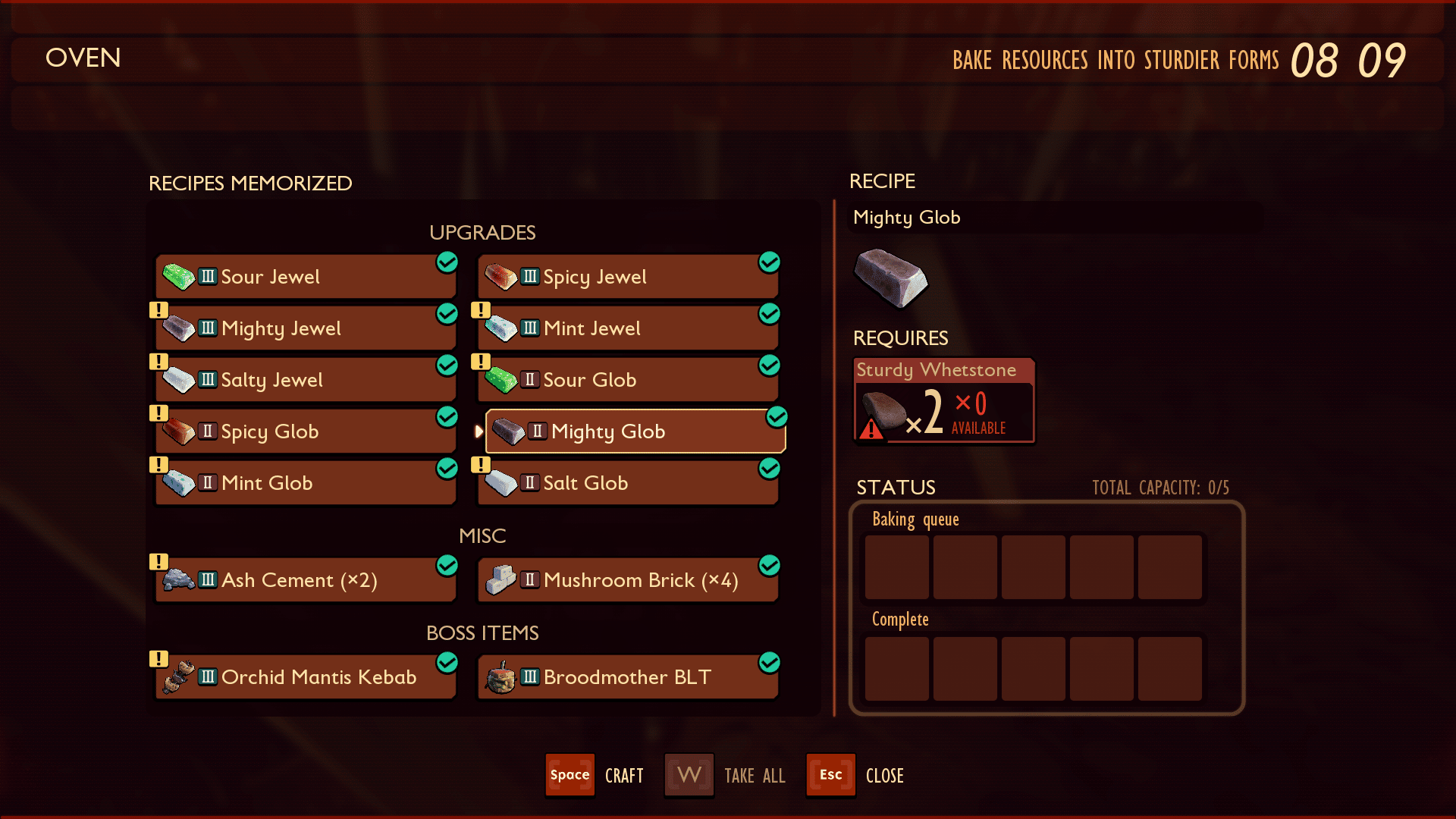This screenshot has height=819, width=1456.
Task: Choose the Salt Glob recipe
Action: [x=628, y=483]
